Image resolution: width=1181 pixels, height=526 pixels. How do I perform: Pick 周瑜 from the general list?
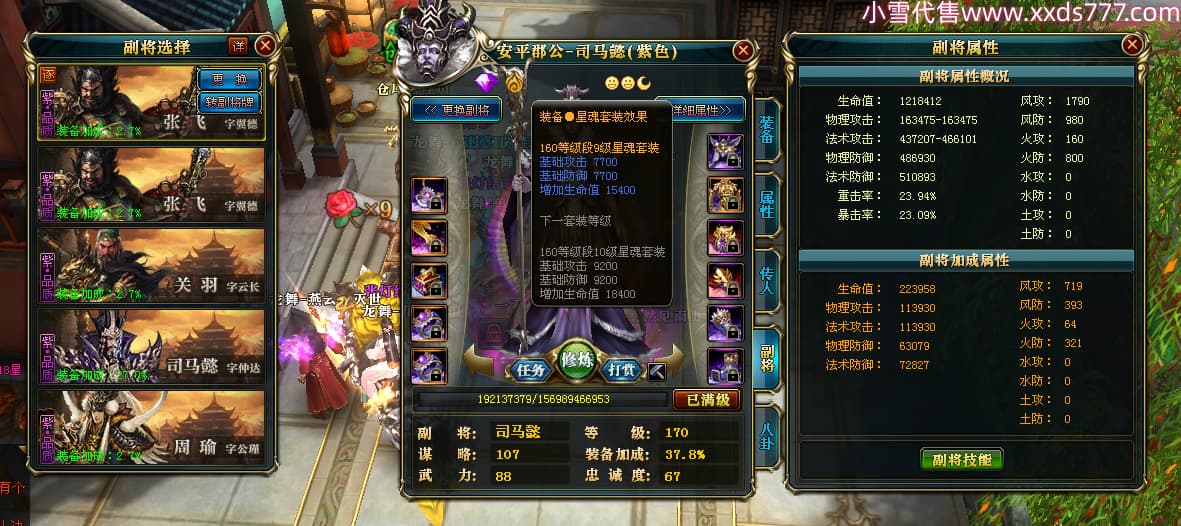pos(152,427)
